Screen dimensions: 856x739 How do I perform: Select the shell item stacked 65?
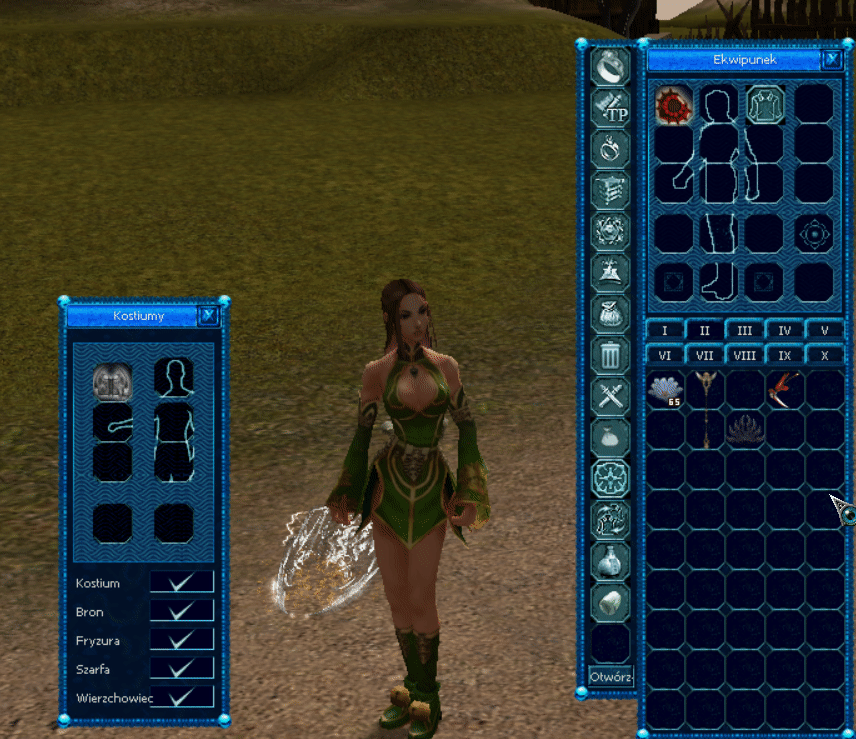coord(666,389)
